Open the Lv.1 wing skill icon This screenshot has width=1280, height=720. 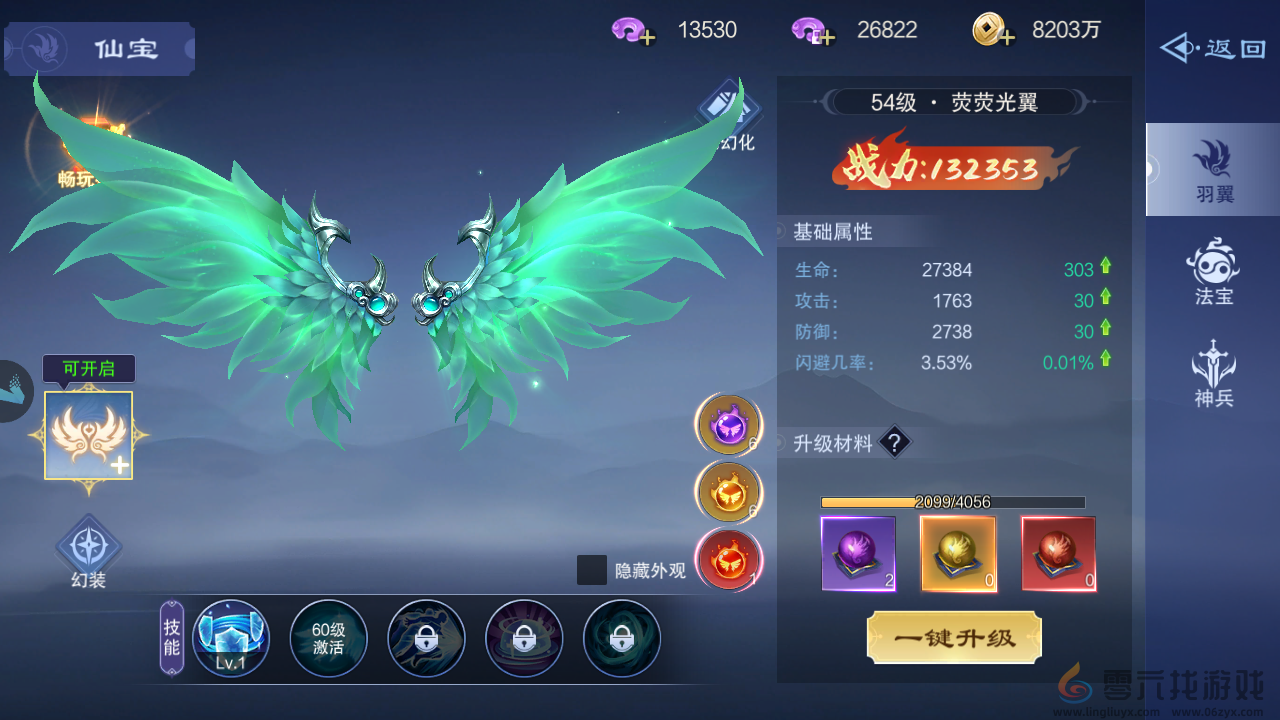click(230, 637)
